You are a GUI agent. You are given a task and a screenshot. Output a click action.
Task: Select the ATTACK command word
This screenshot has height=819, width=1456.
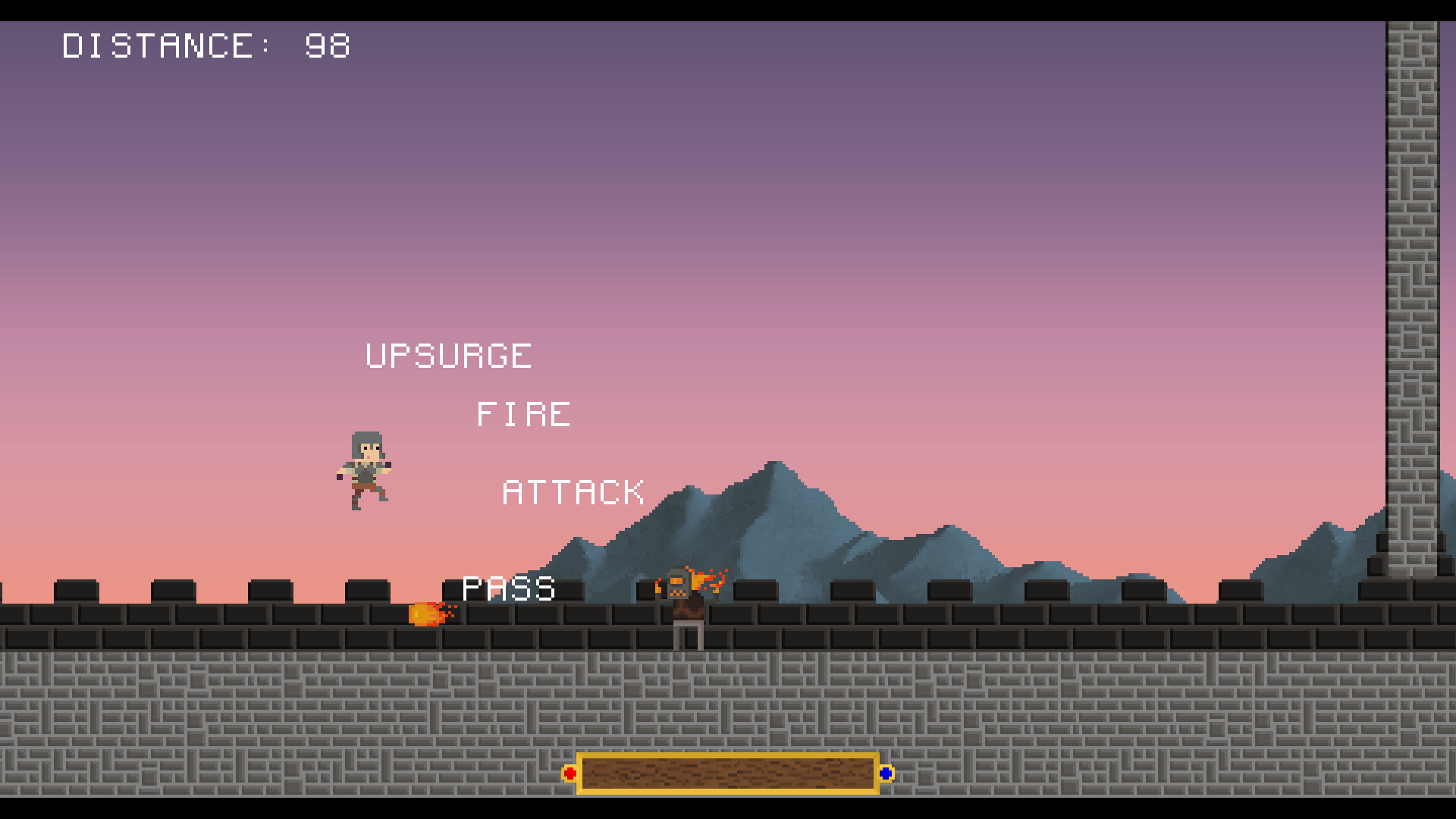point(575,491)
